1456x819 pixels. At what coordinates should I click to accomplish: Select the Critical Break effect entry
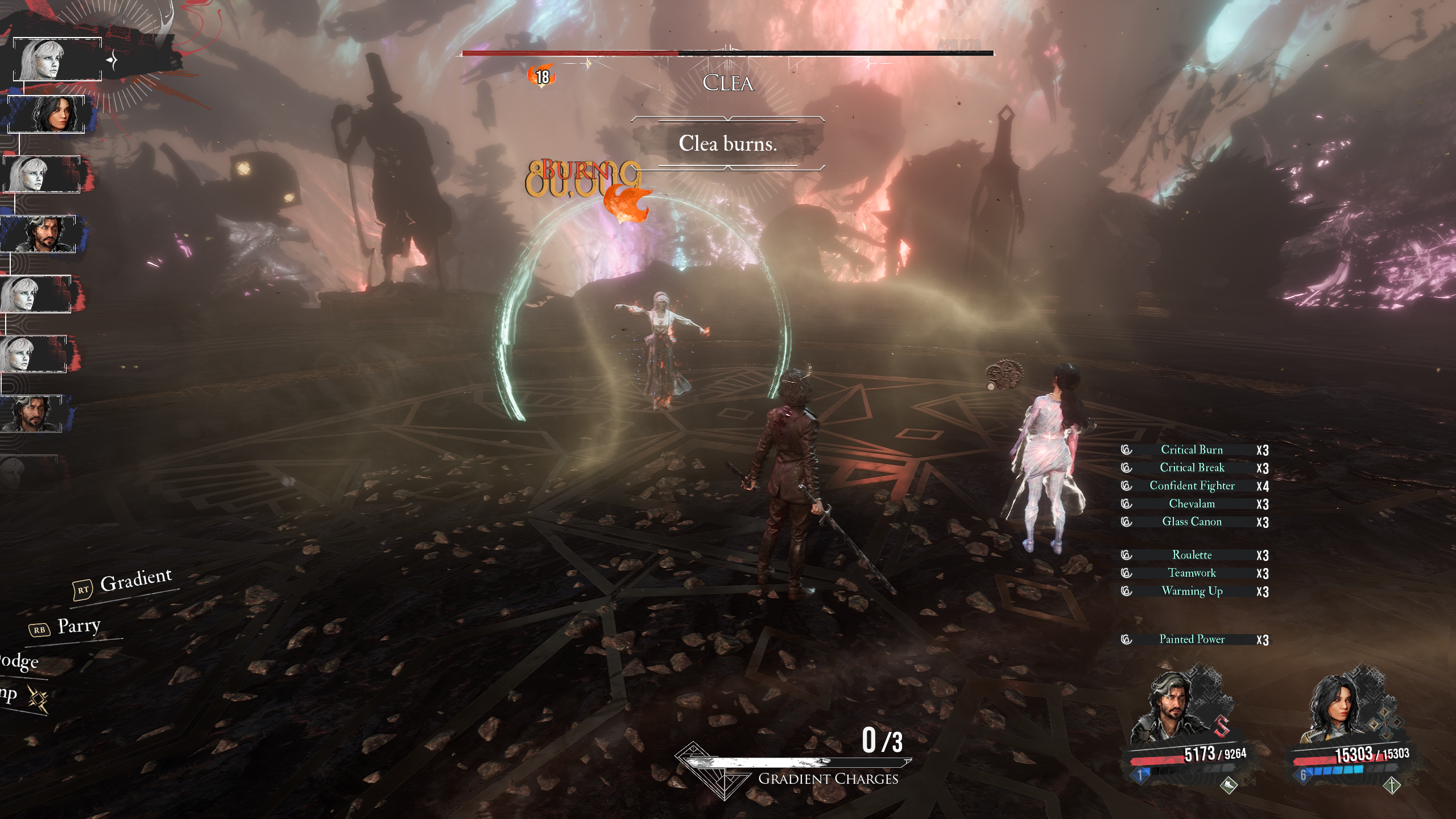[1192, 468]
